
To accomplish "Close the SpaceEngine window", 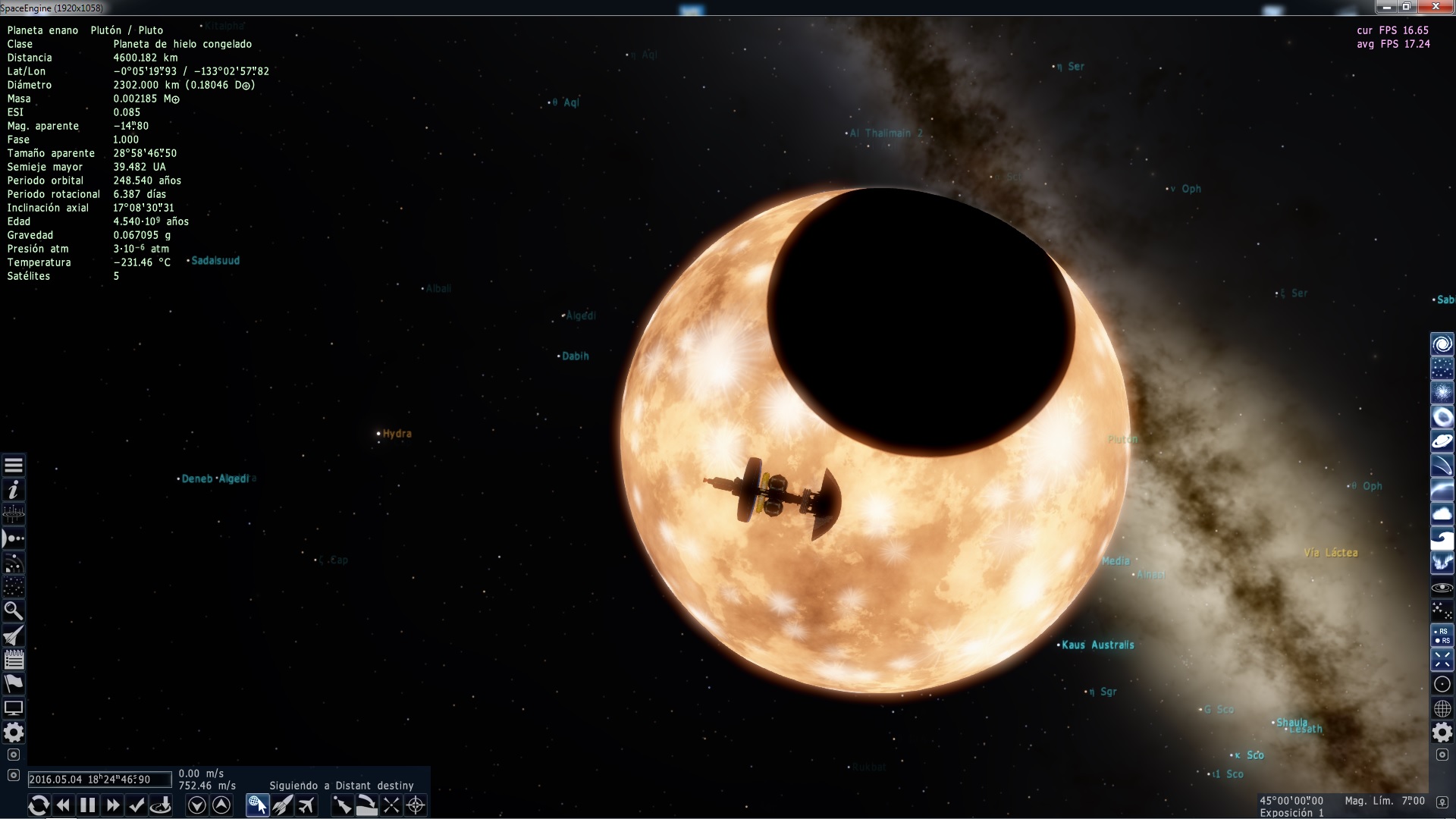I will [x=1436, y=7].
